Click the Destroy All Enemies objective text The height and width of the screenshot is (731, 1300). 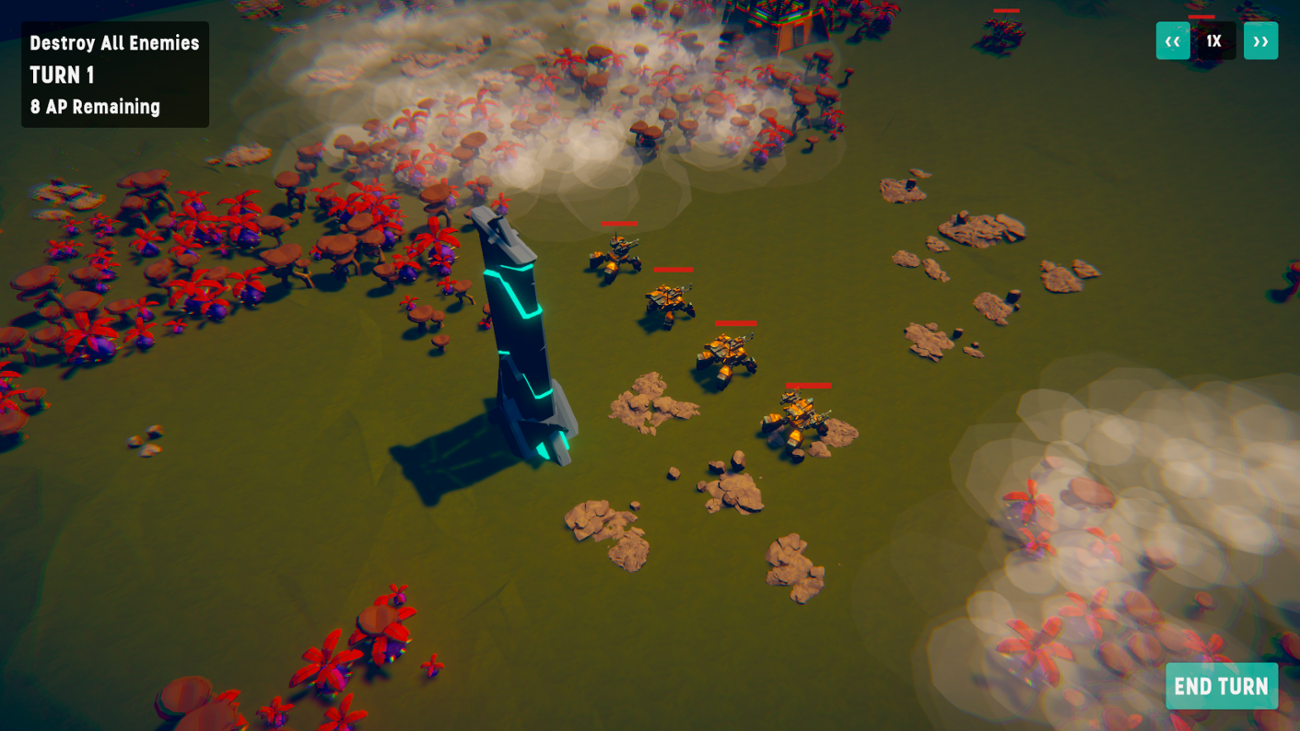click(113, 43)
